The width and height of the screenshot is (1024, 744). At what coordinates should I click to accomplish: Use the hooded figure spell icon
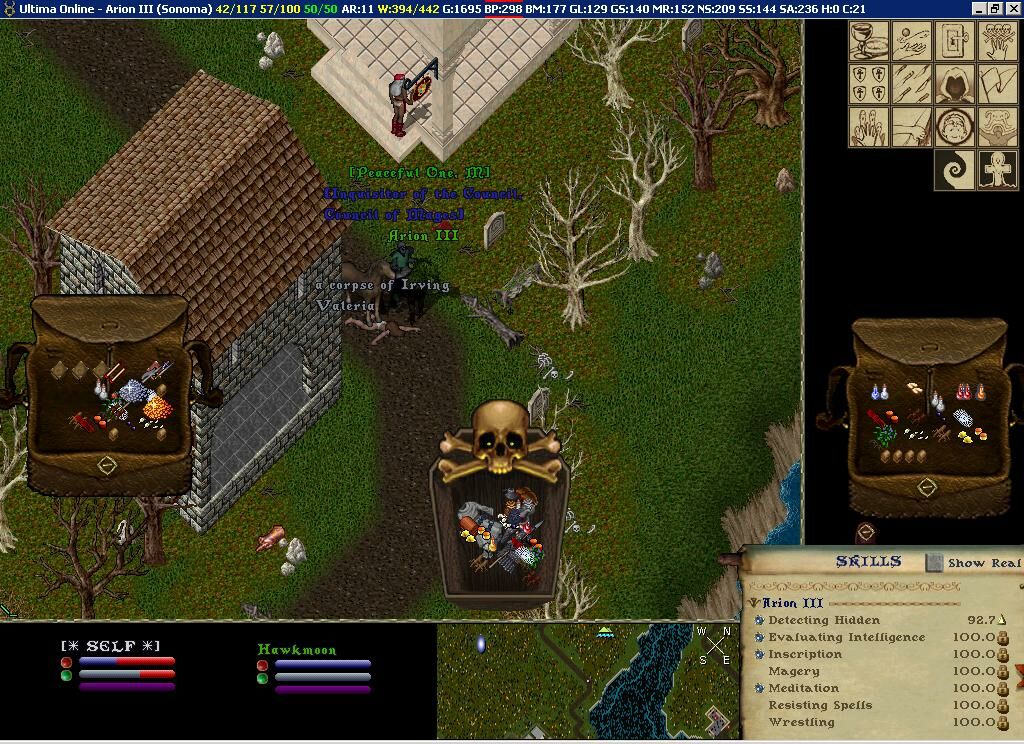[954, 84]
